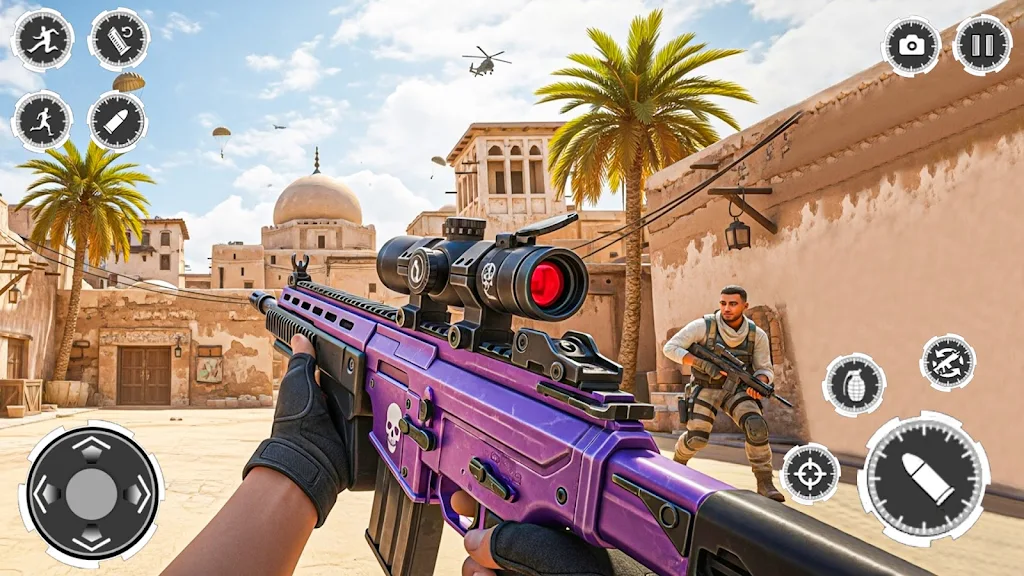Tap the joystick's right arrow
This screenshot has width=1024, height=576.
point(136,493)
